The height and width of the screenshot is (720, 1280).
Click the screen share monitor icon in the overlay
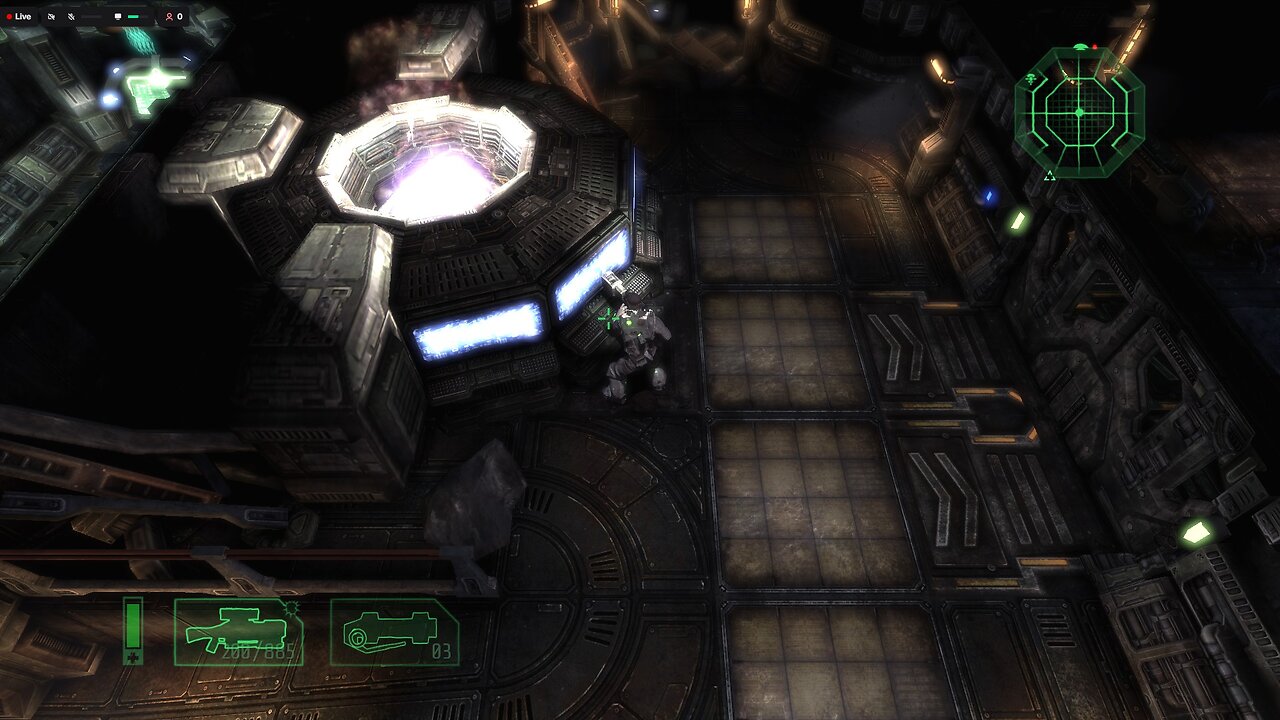coord(116,16)
